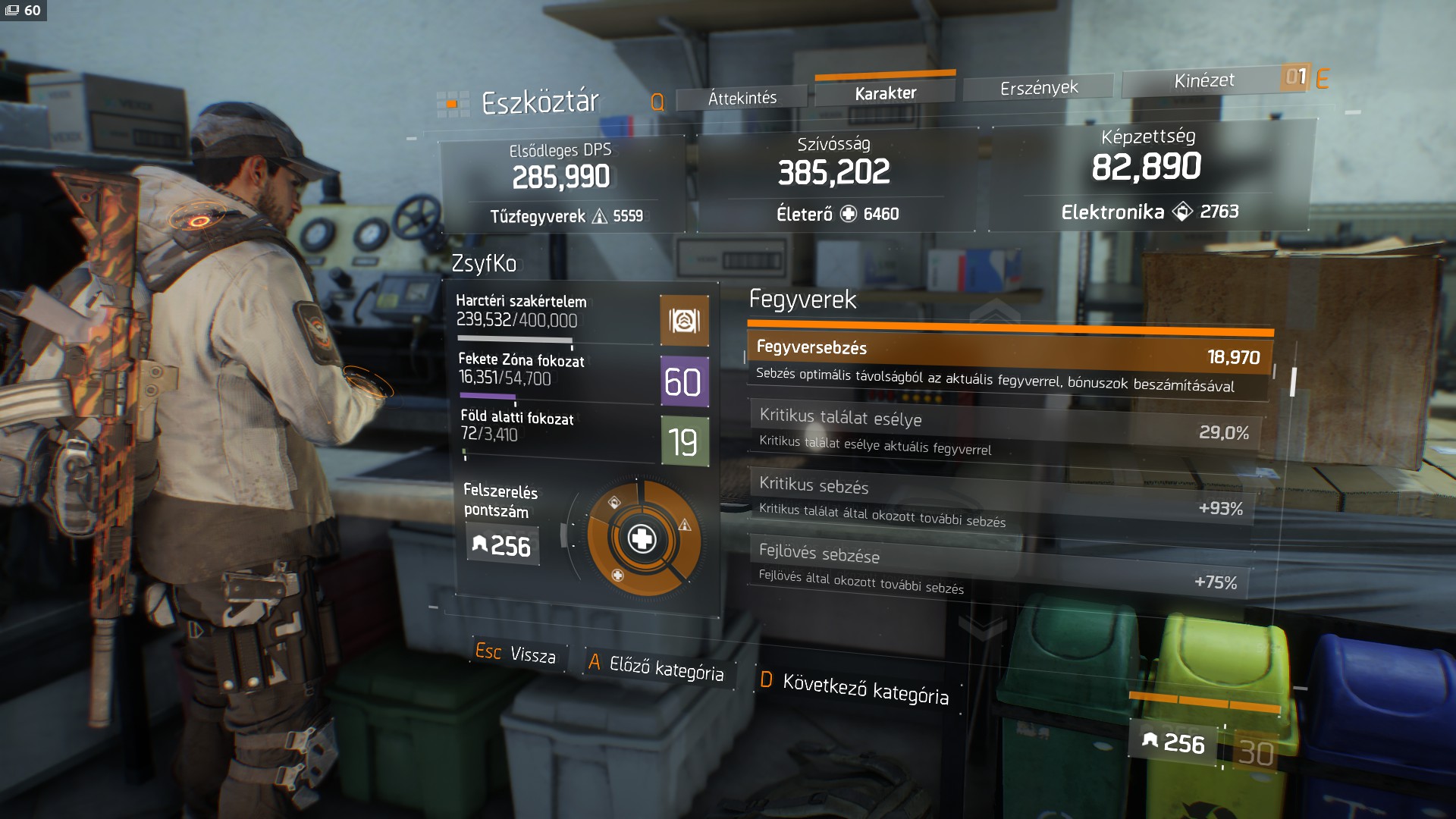Click the medical cross in the stat wheel
Screen dimensions: 1456x819
(642, 539)
